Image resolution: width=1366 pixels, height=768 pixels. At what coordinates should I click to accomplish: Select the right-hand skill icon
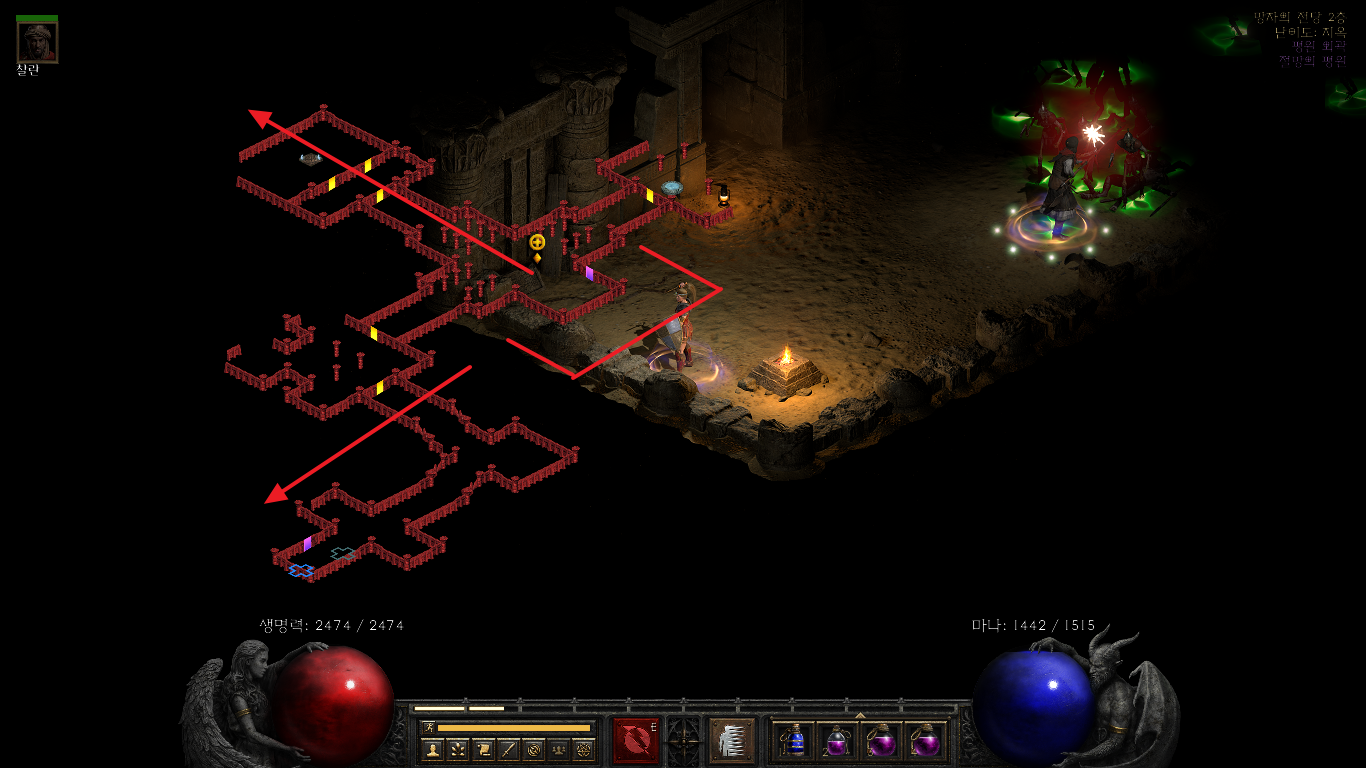click(730, 740)
